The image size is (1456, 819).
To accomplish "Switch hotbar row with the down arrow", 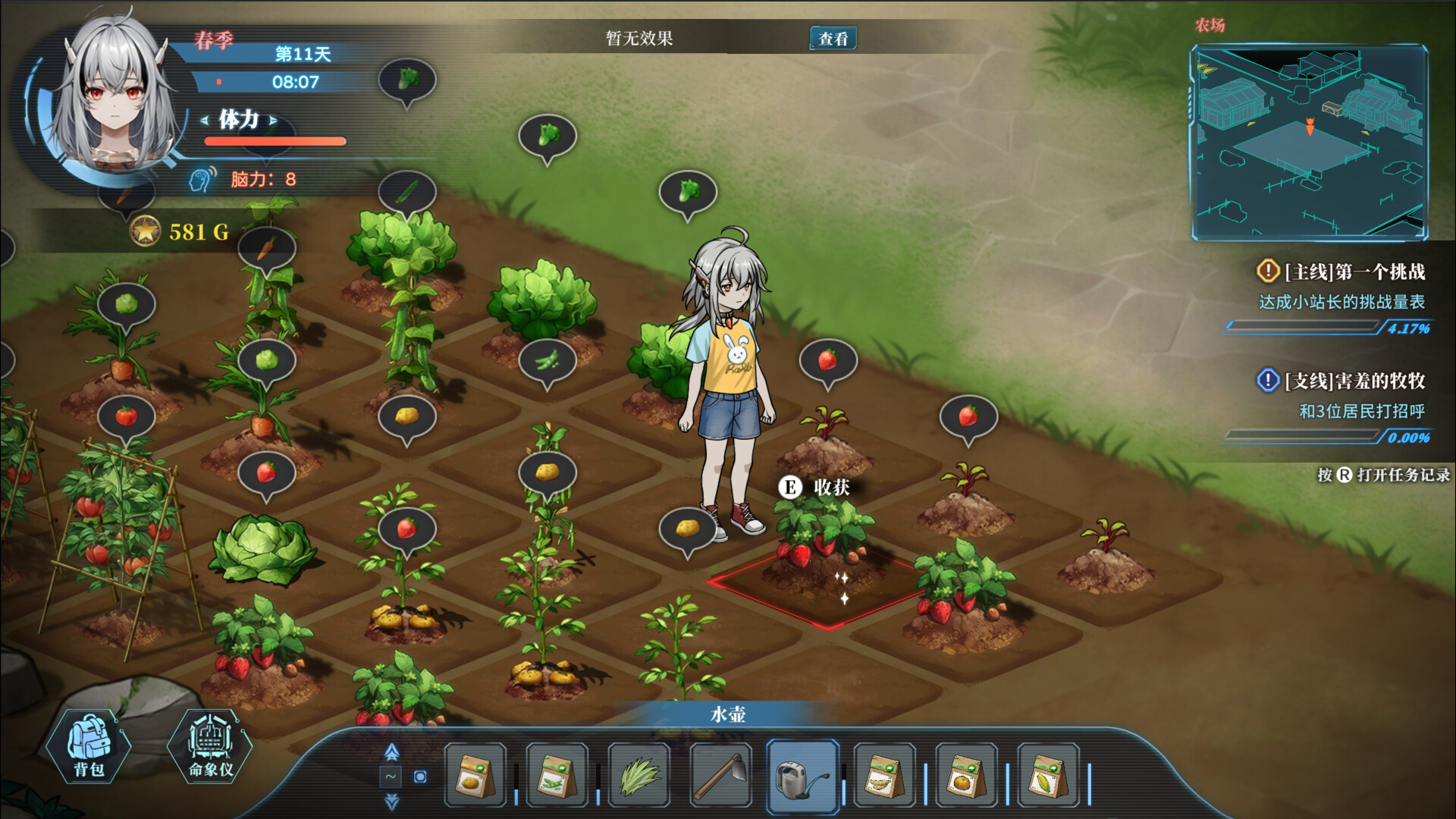I will click(x=391, y=801).
